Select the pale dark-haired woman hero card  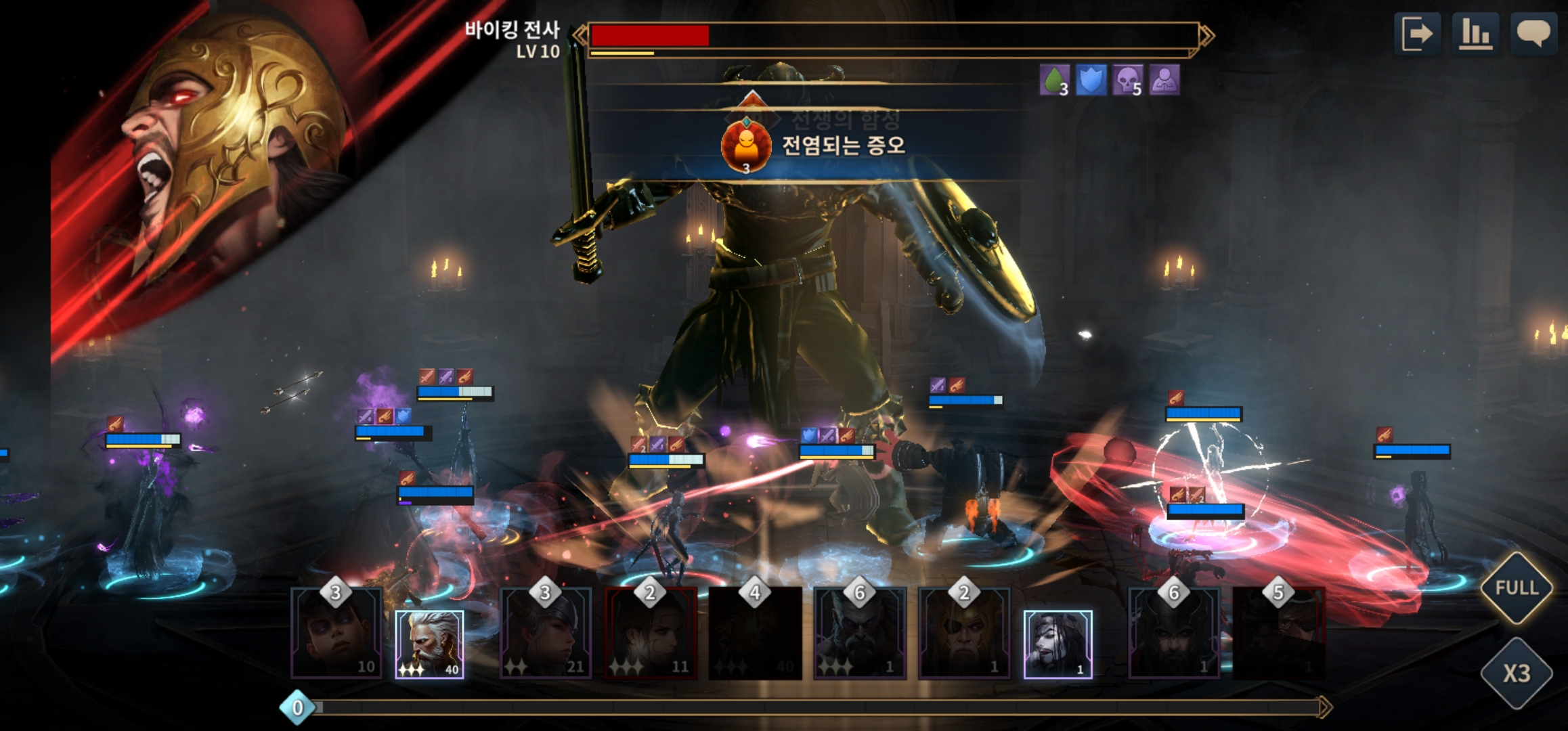click(1058, 644)
